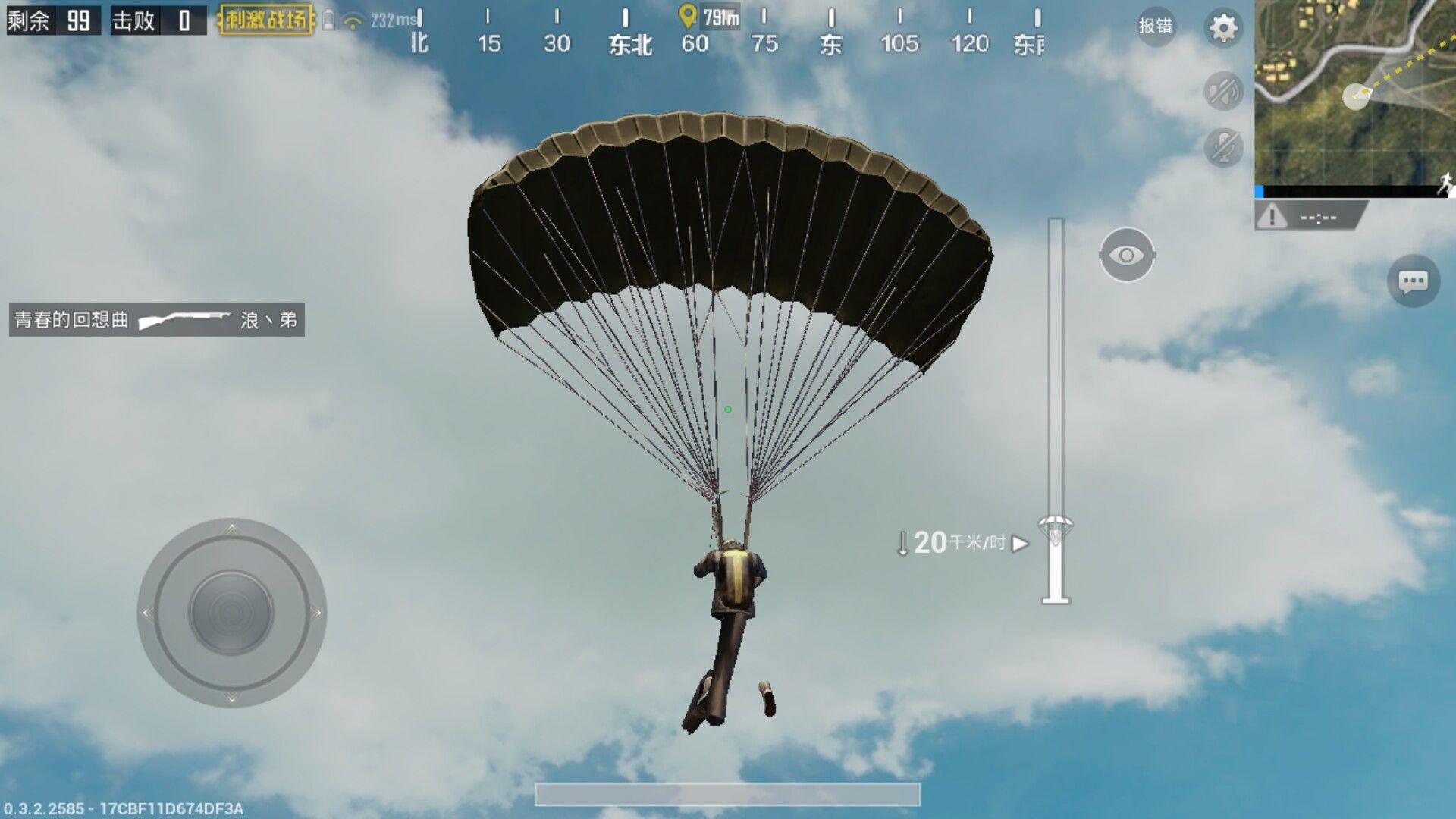
Task: Tap the running player icon on the minimap
Action: 1445,180
